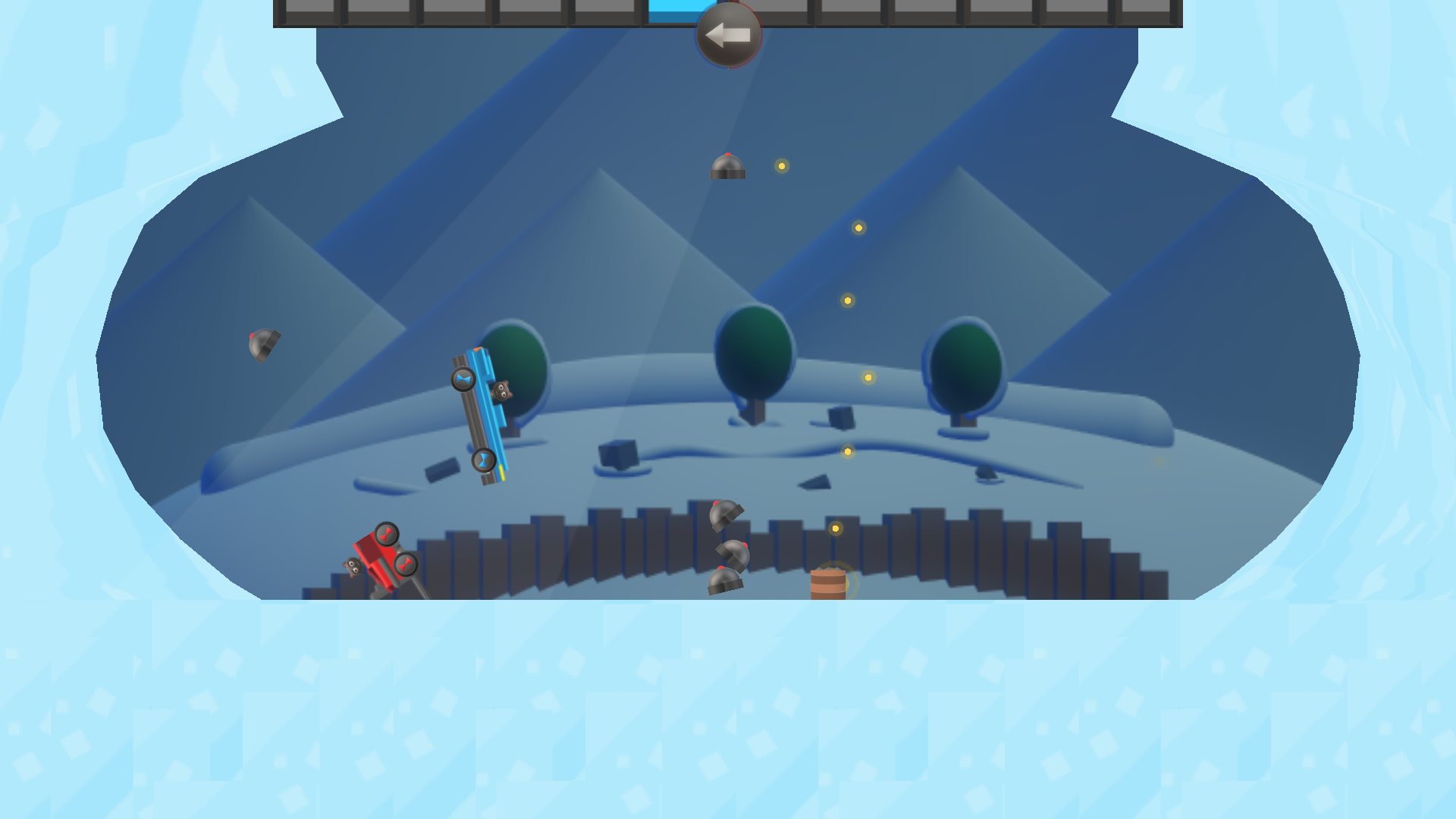This screenshot has height=819, width=1456.
Task: Collect the highest yellow coin
Action: click(x=780, y=165)
